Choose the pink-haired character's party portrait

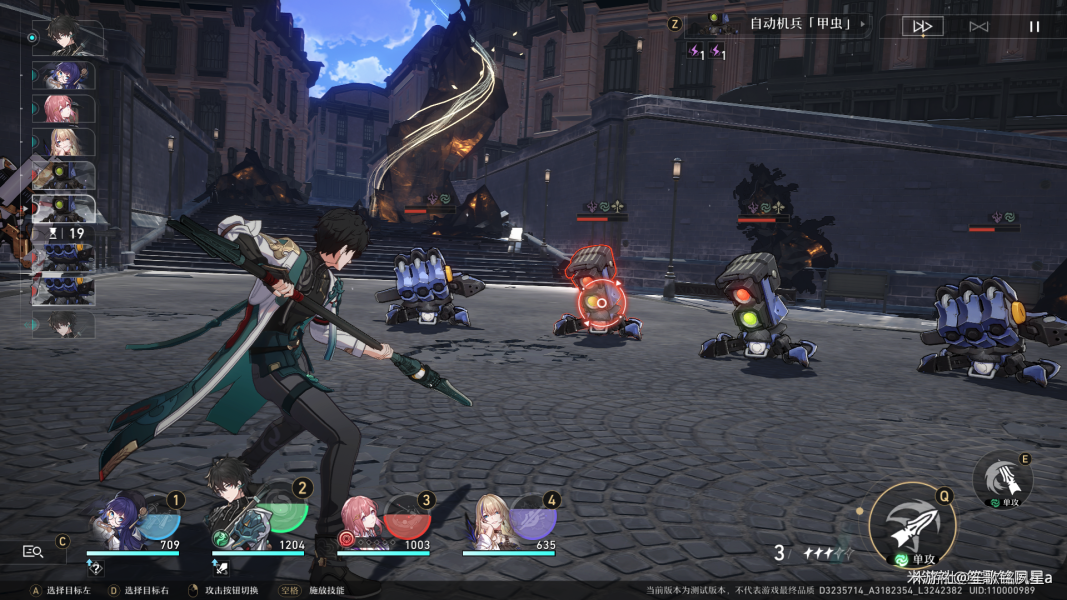[362, 520]
